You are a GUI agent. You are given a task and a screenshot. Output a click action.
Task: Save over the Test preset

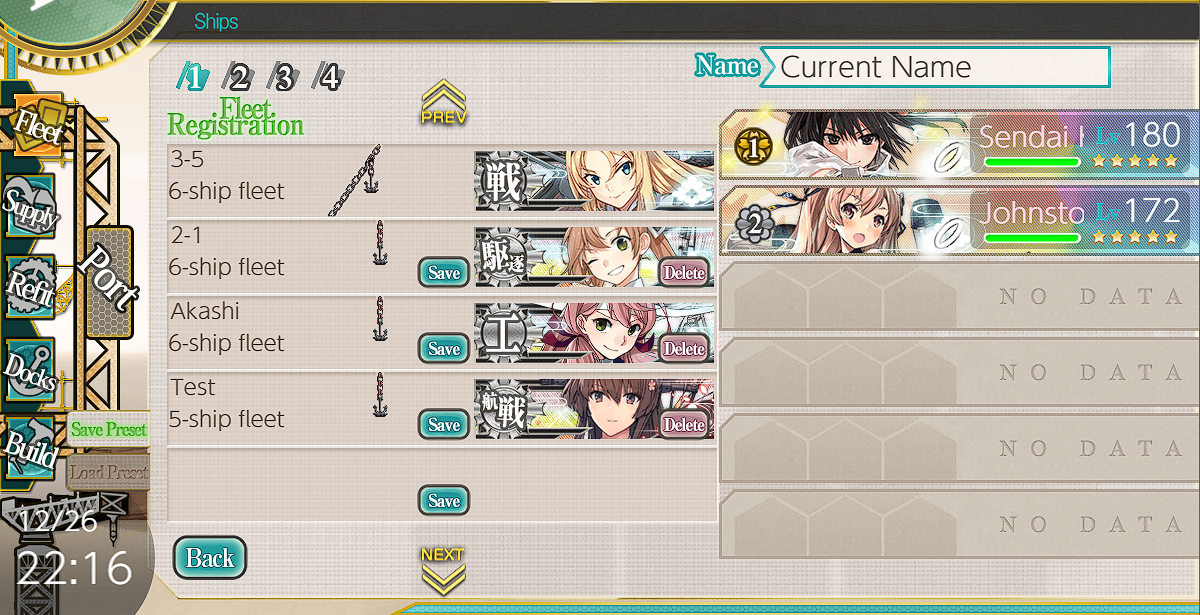[x=443, y=425]
